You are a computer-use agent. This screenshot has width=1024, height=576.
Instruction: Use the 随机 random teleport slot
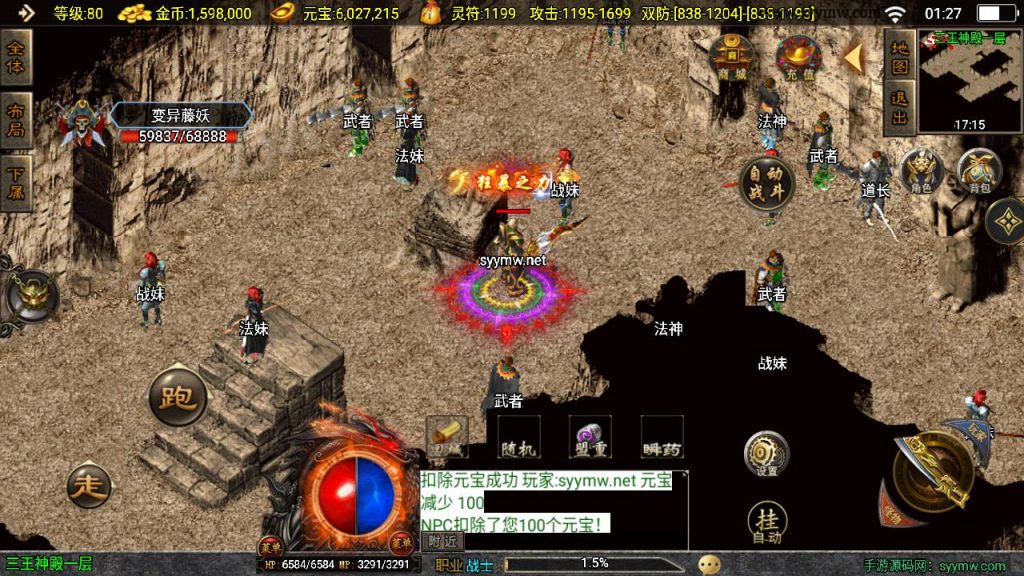pyautogui.click(x=518, y=437)
